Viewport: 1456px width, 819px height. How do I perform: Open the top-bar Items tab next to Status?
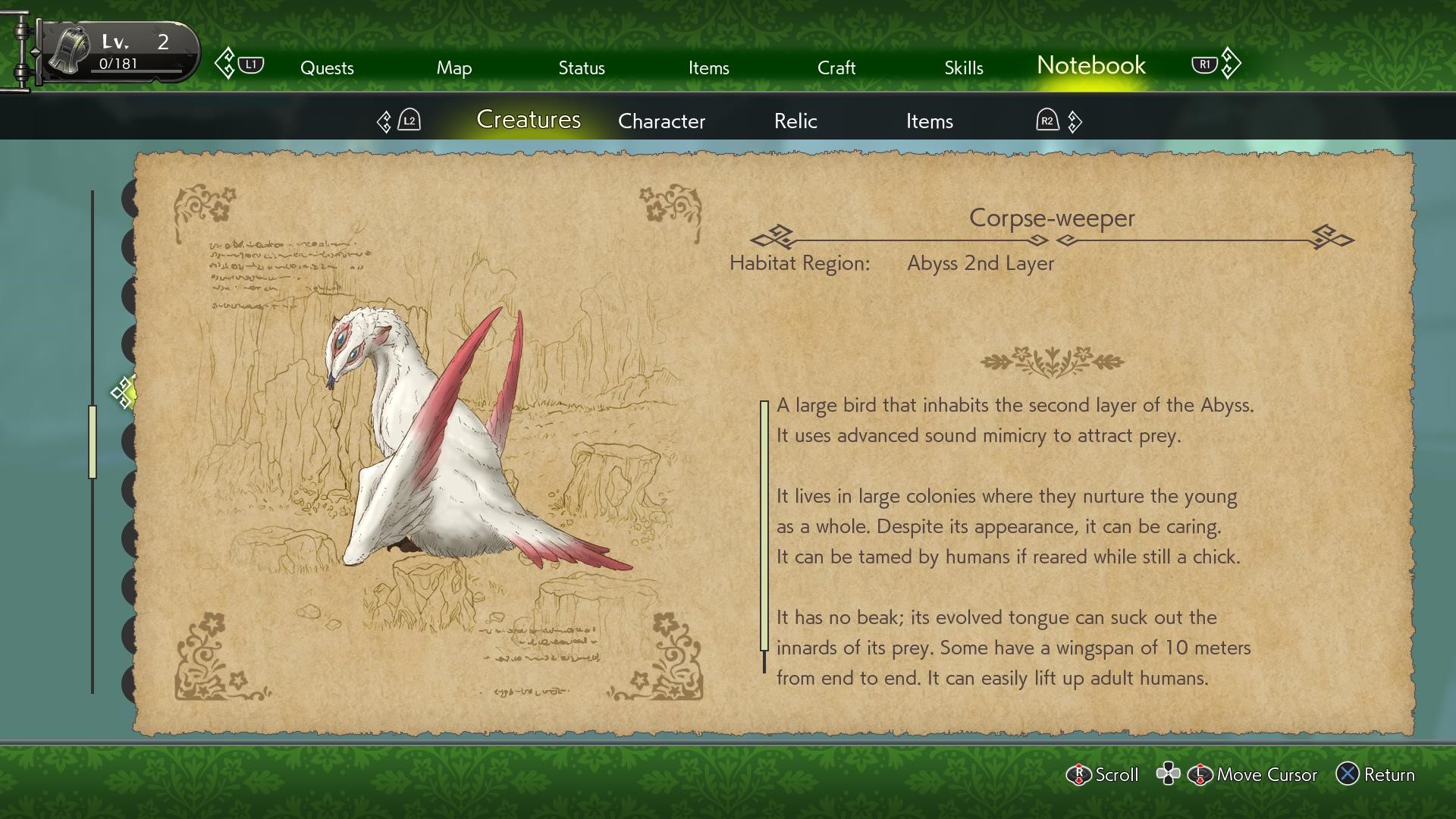(x=708, y=67)
